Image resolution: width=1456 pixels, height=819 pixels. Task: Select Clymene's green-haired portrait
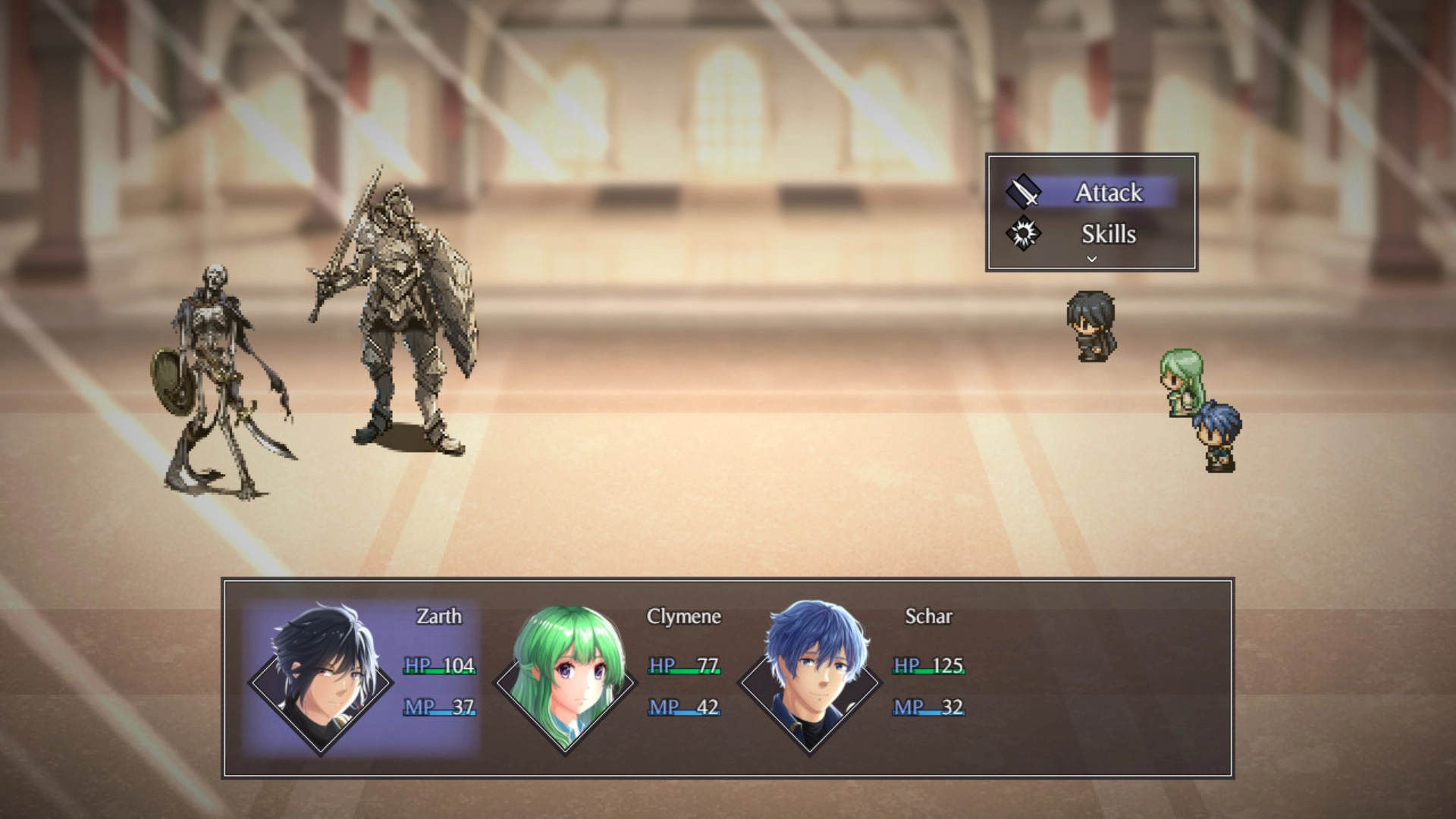point(566,679)
